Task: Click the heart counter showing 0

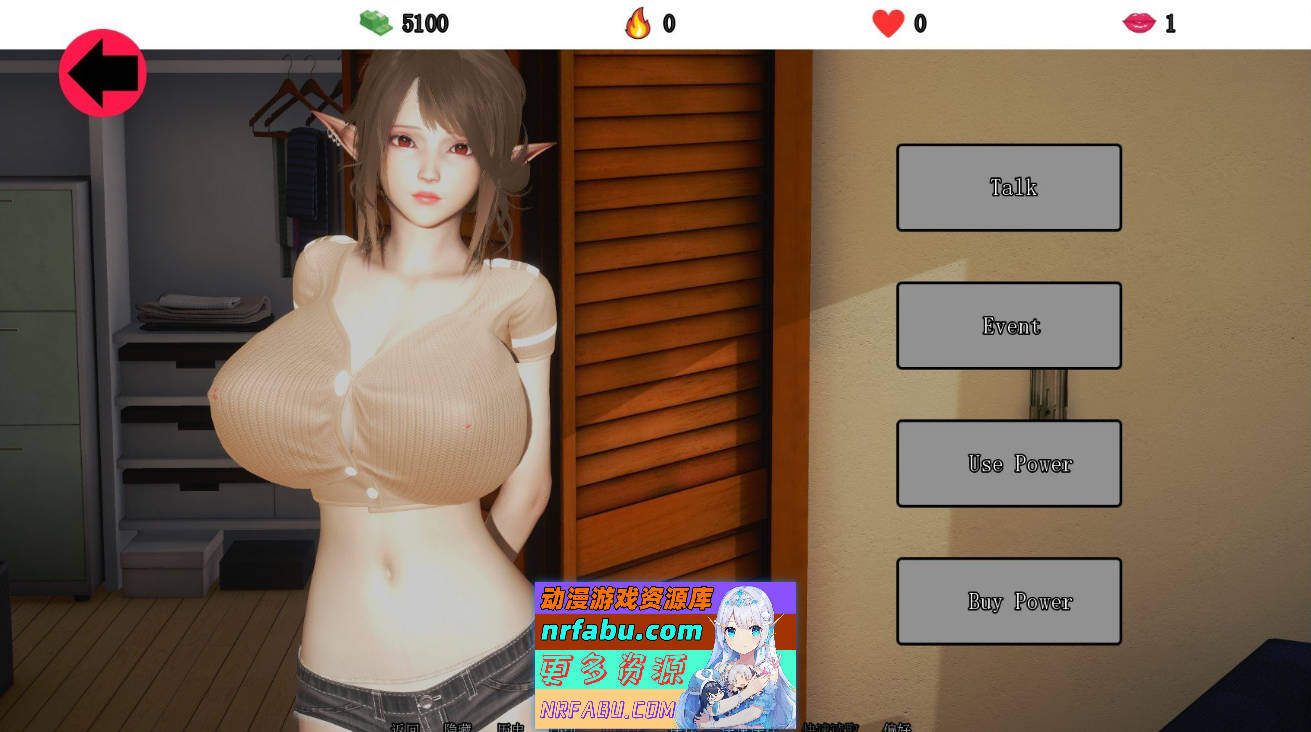Action: (x=920, y=23)
